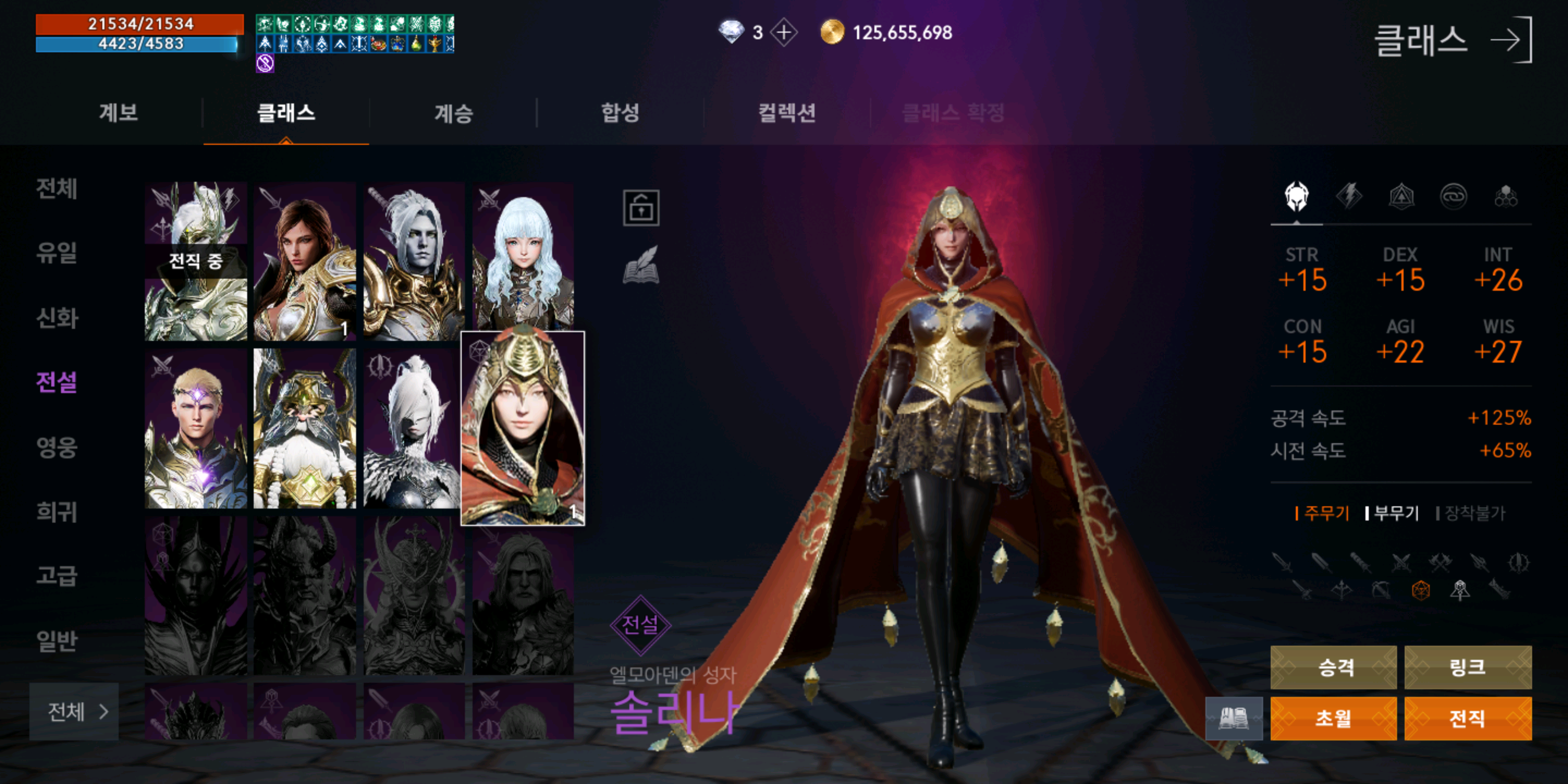This screenshot has height=784, width=1568.
Task: Close the class screen with exit arrow
Action: [1511, 40]
